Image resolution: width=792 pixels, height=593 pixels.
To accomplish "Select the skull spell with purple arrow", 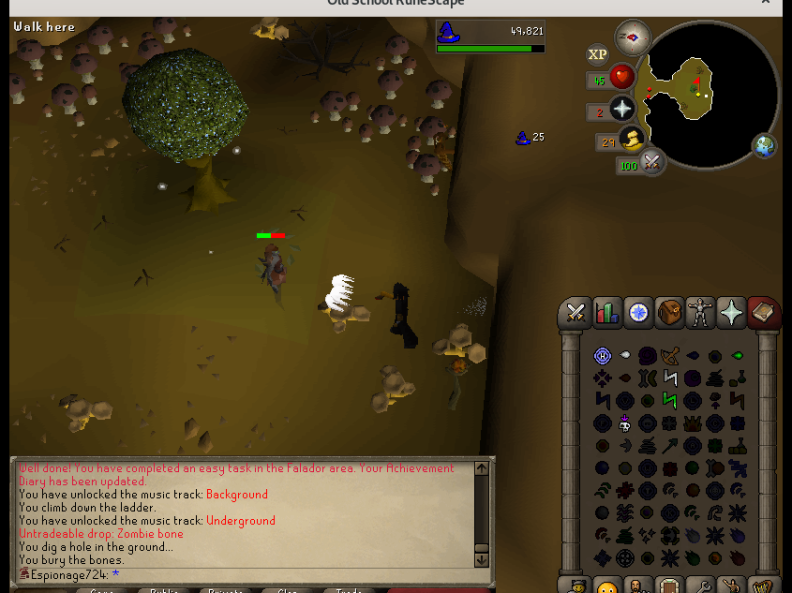I will 625,423.
